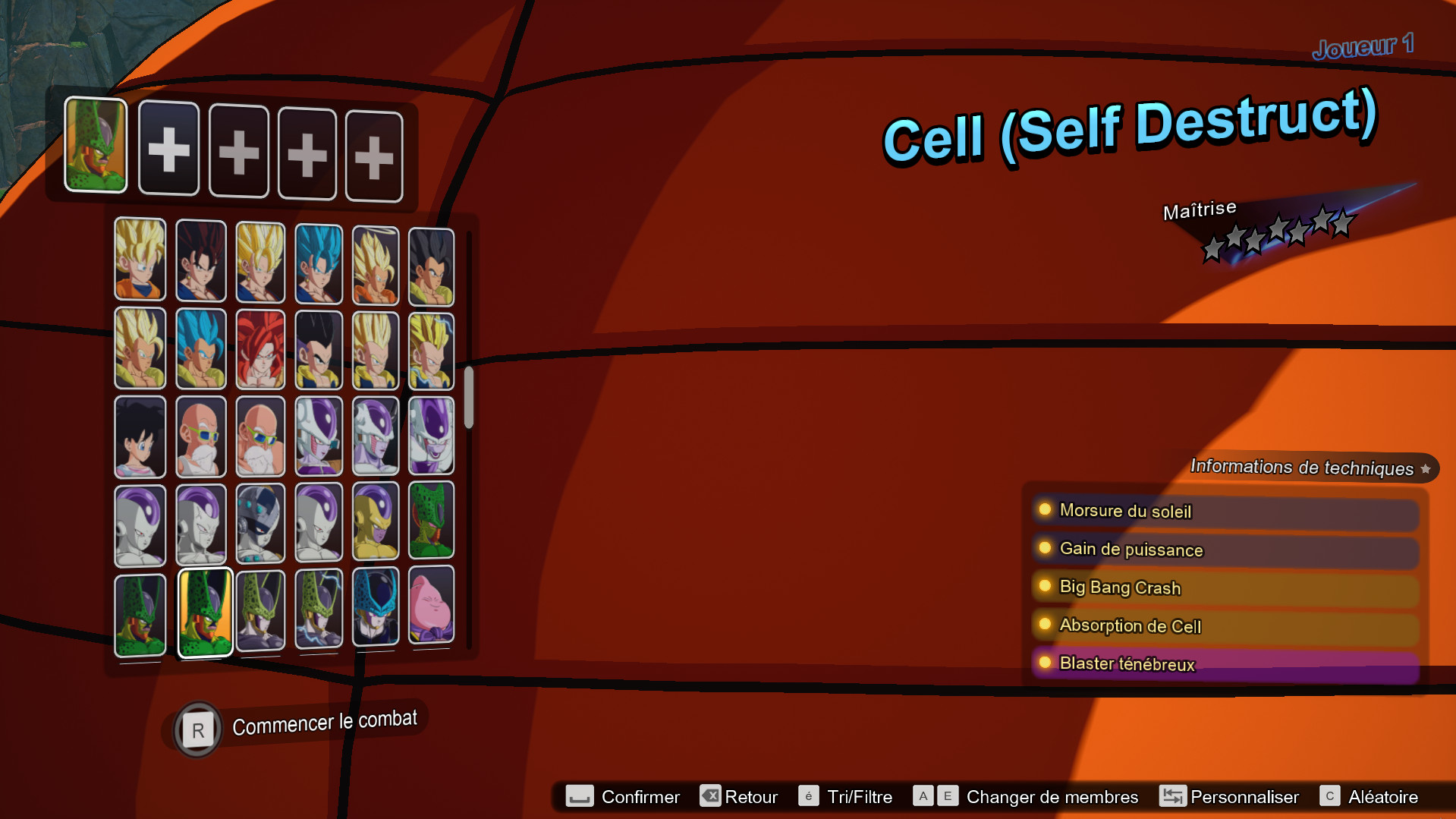Open Personnaliser to customize the character

1245,797
